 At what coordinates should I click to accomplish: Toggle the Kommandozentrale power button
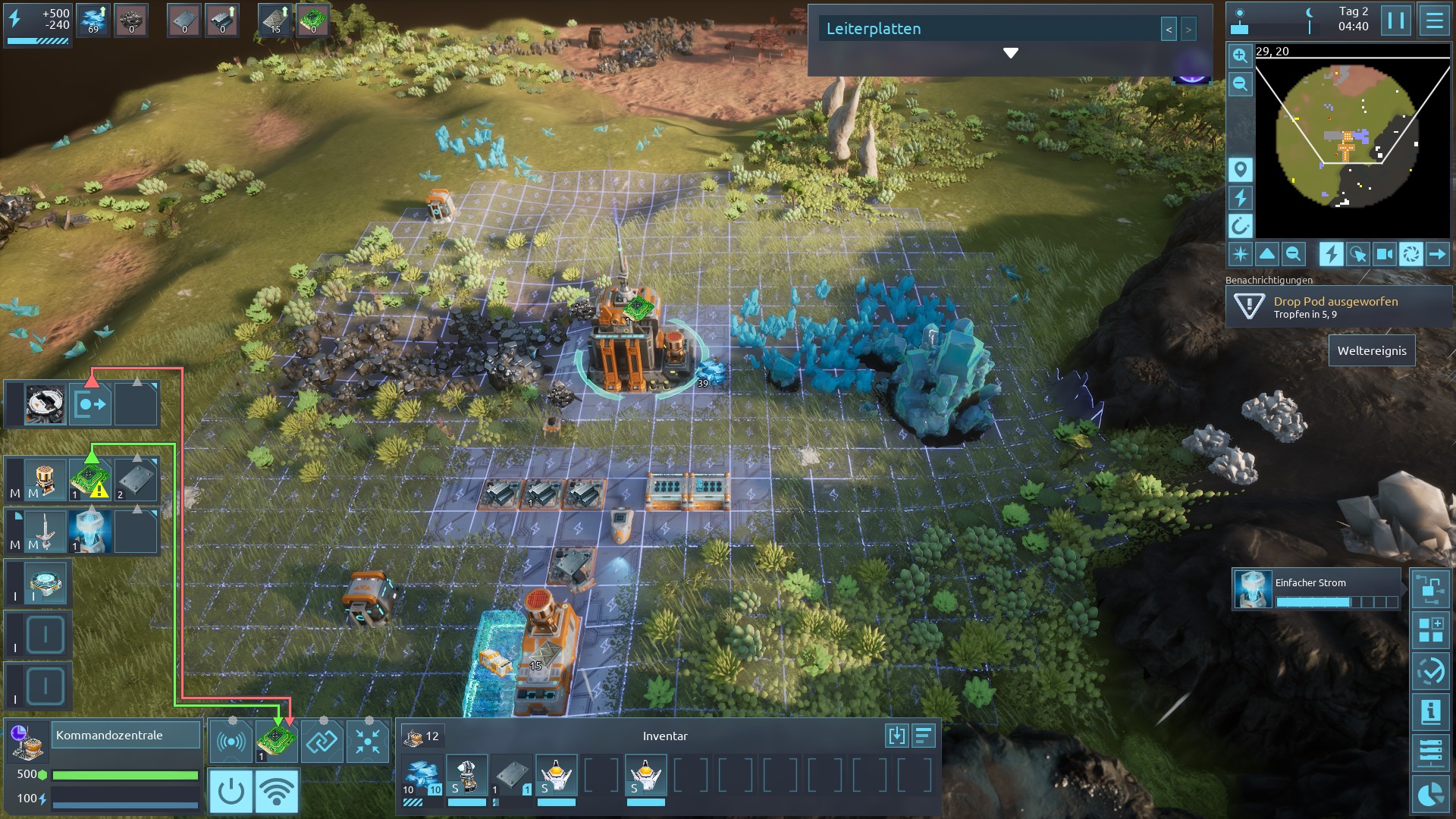pyautogui.click(x=231, y=791)
